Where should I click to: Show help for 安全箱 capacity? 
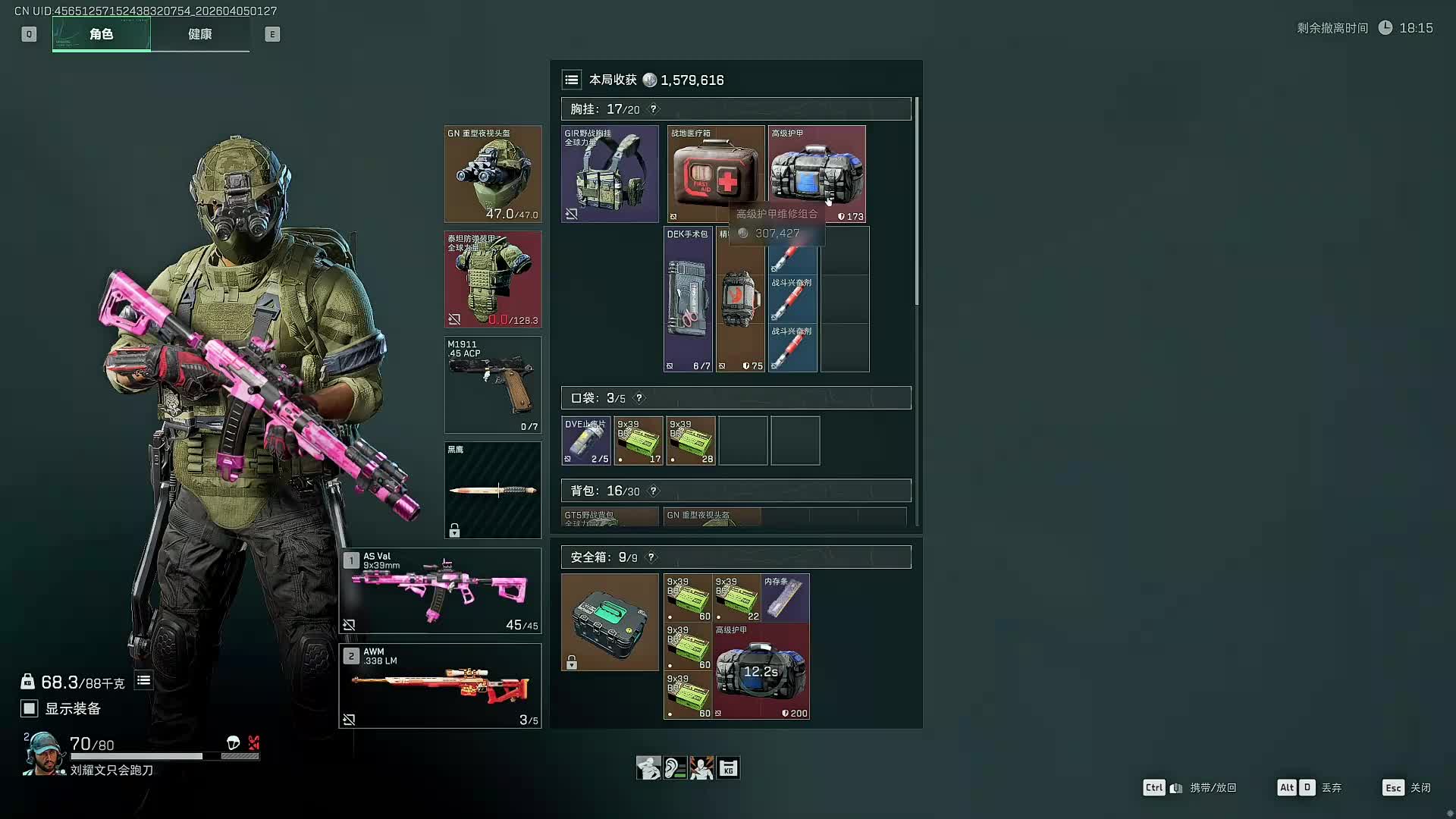click(x=651, y=557)
